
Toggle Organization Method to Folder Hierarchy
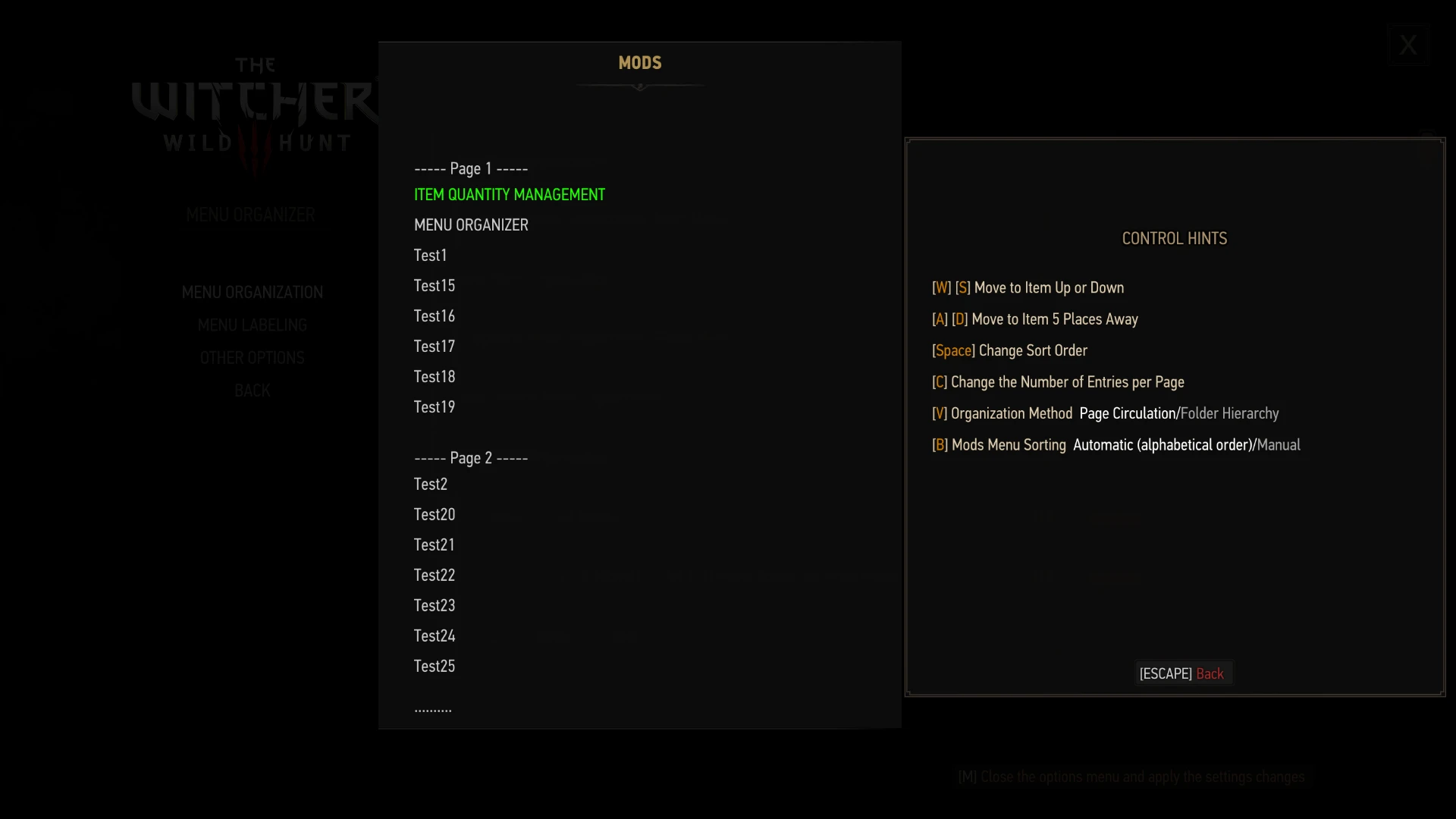(1229, 413)
